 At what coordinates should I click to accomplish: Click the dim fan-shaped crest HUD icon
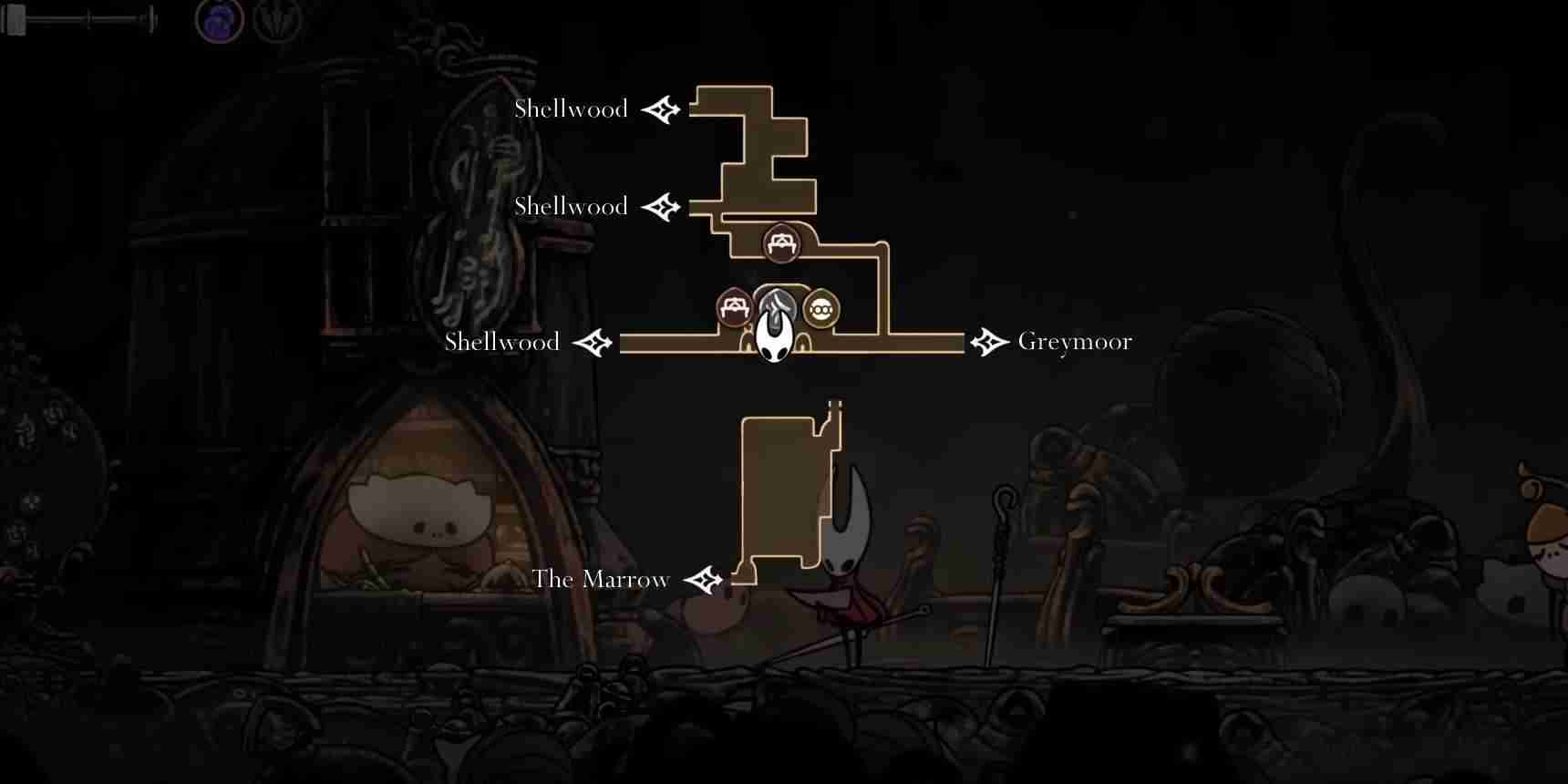(x=277, y=20)
